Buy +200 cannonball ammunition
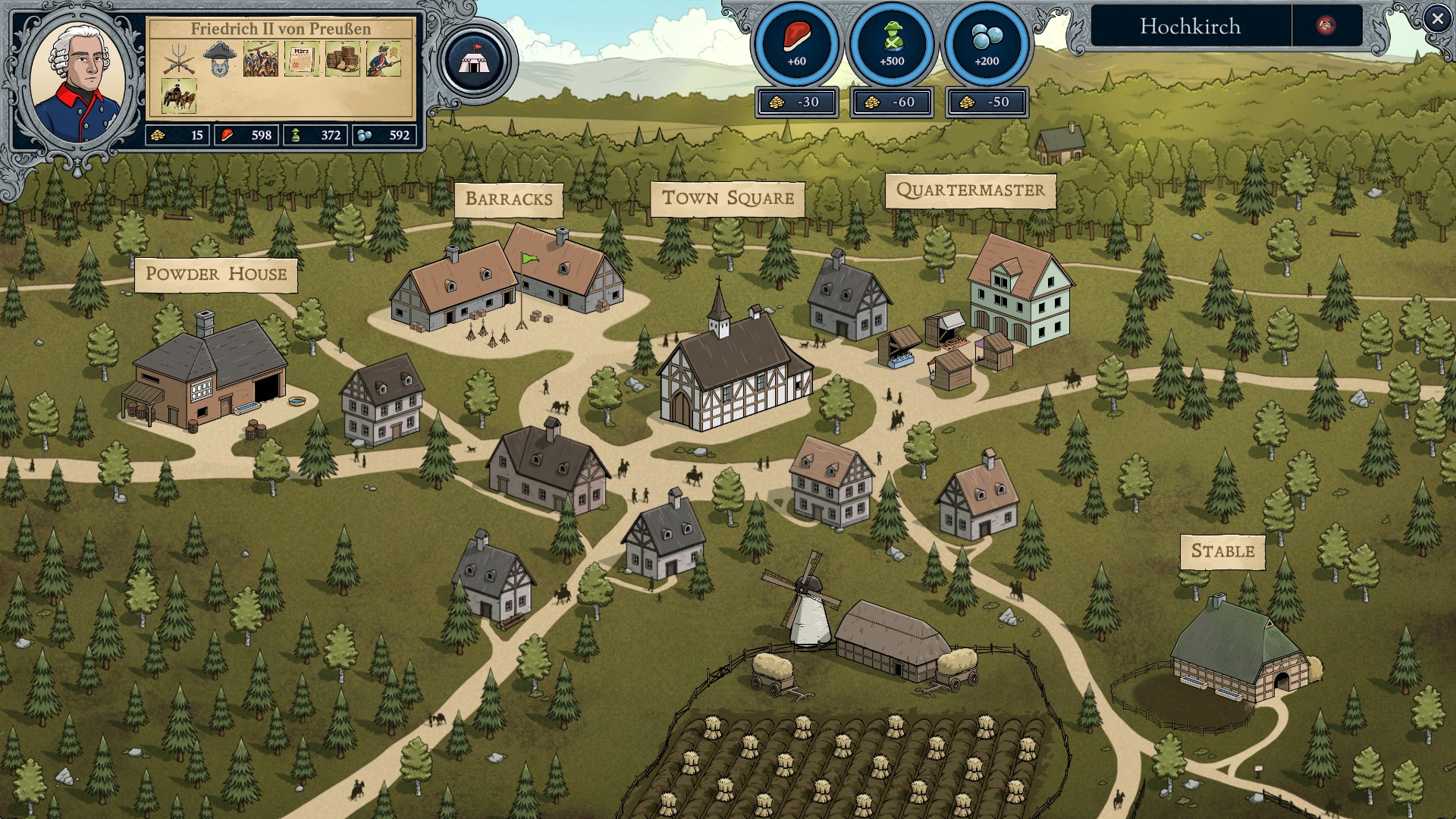This screenshot has height=819, width=1456. pyautogui.click(x=987, y=45)
